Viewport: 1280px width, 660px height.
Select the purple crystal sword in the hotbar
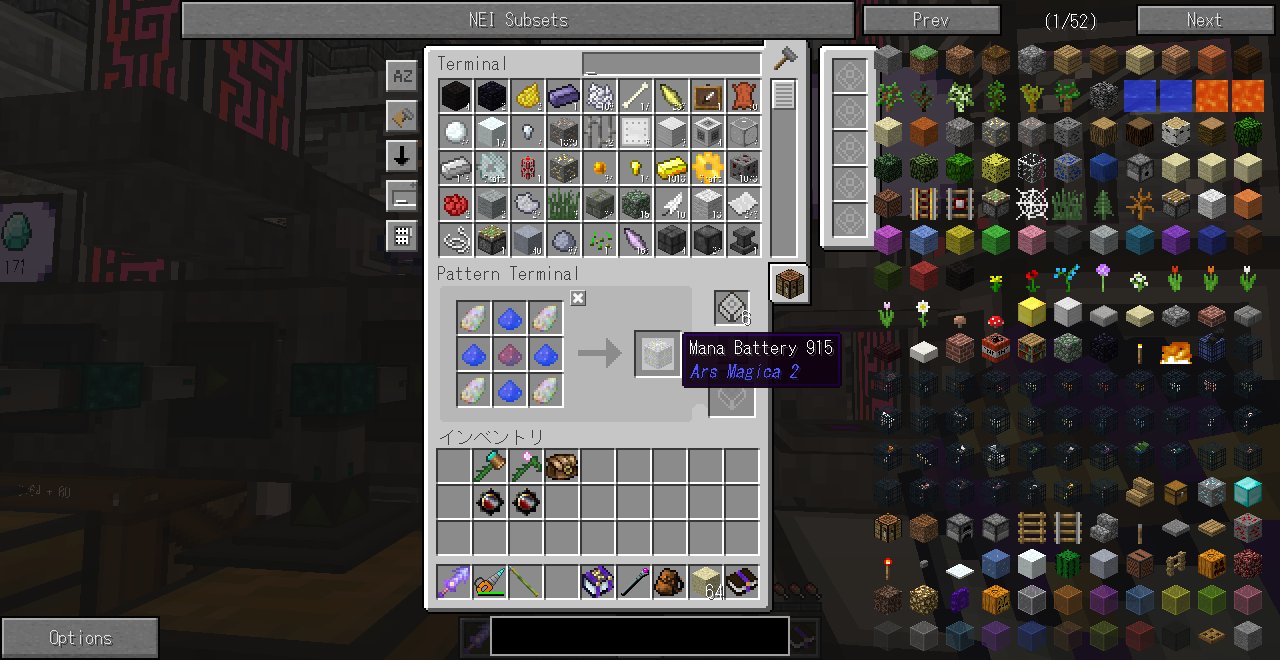coord(455,581)
